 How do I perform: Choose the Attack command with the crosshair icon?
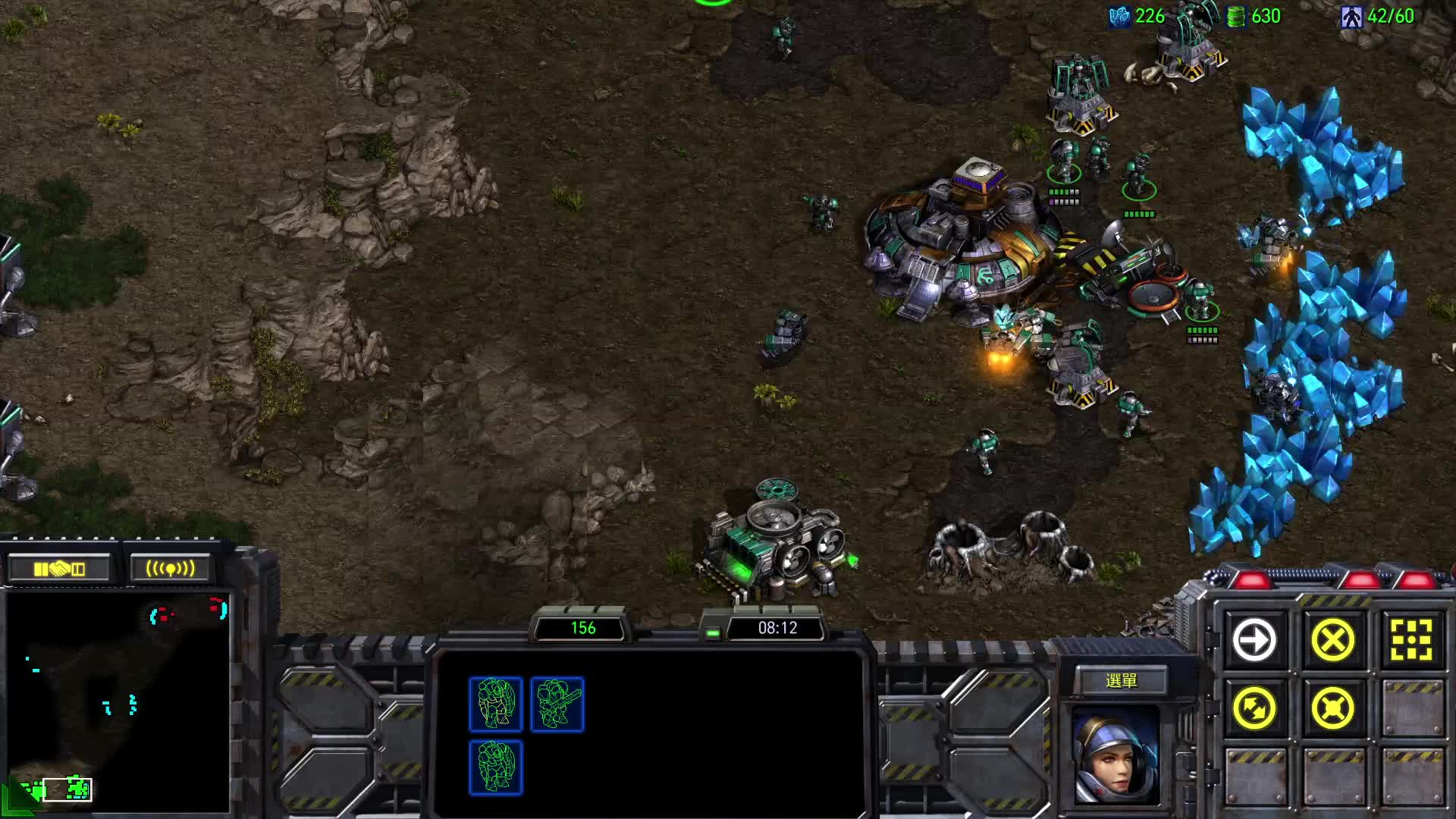tap(1410, 640)
